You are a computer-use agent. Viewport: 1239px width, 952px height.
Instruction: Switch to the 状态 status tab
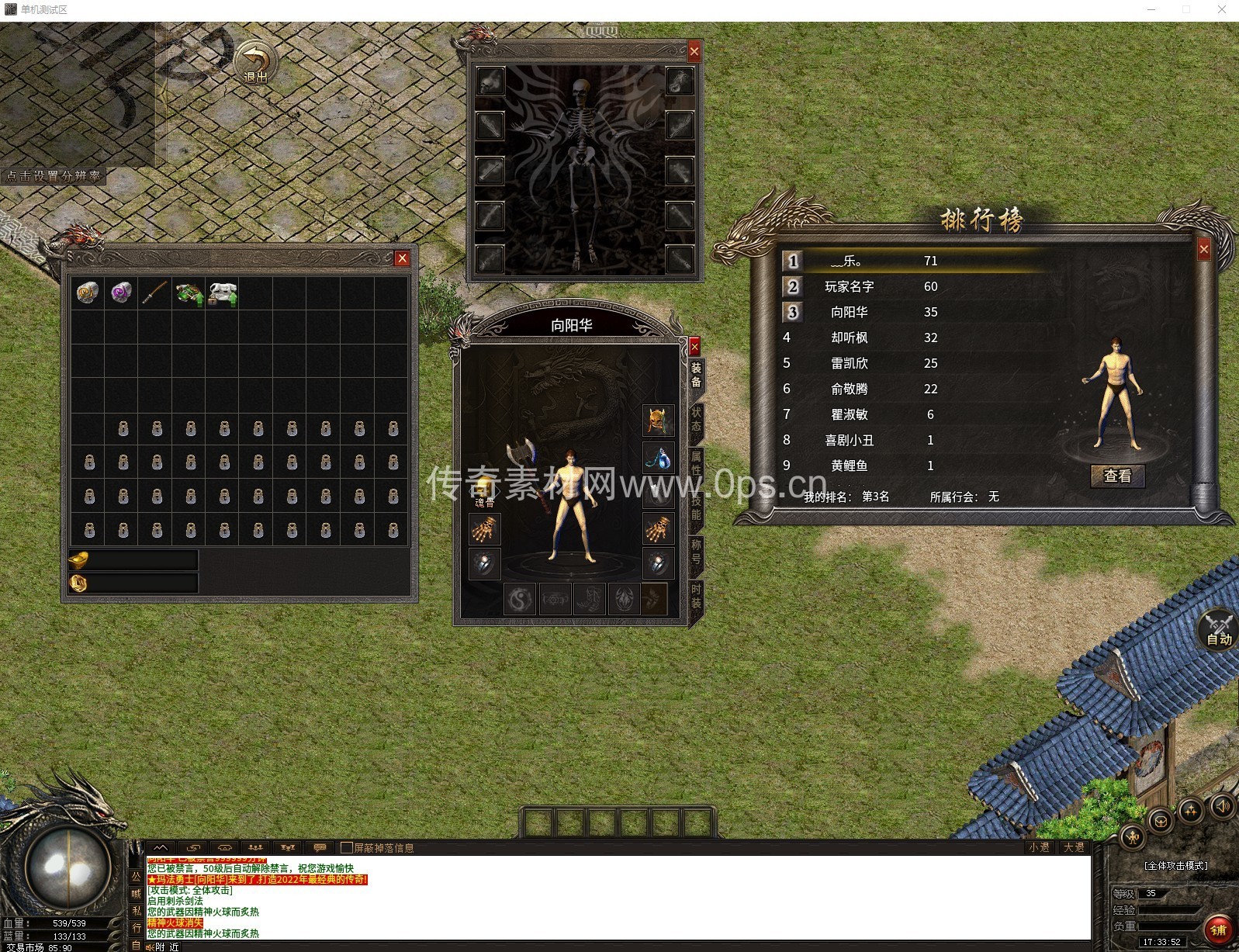click(x=696, y=419)
